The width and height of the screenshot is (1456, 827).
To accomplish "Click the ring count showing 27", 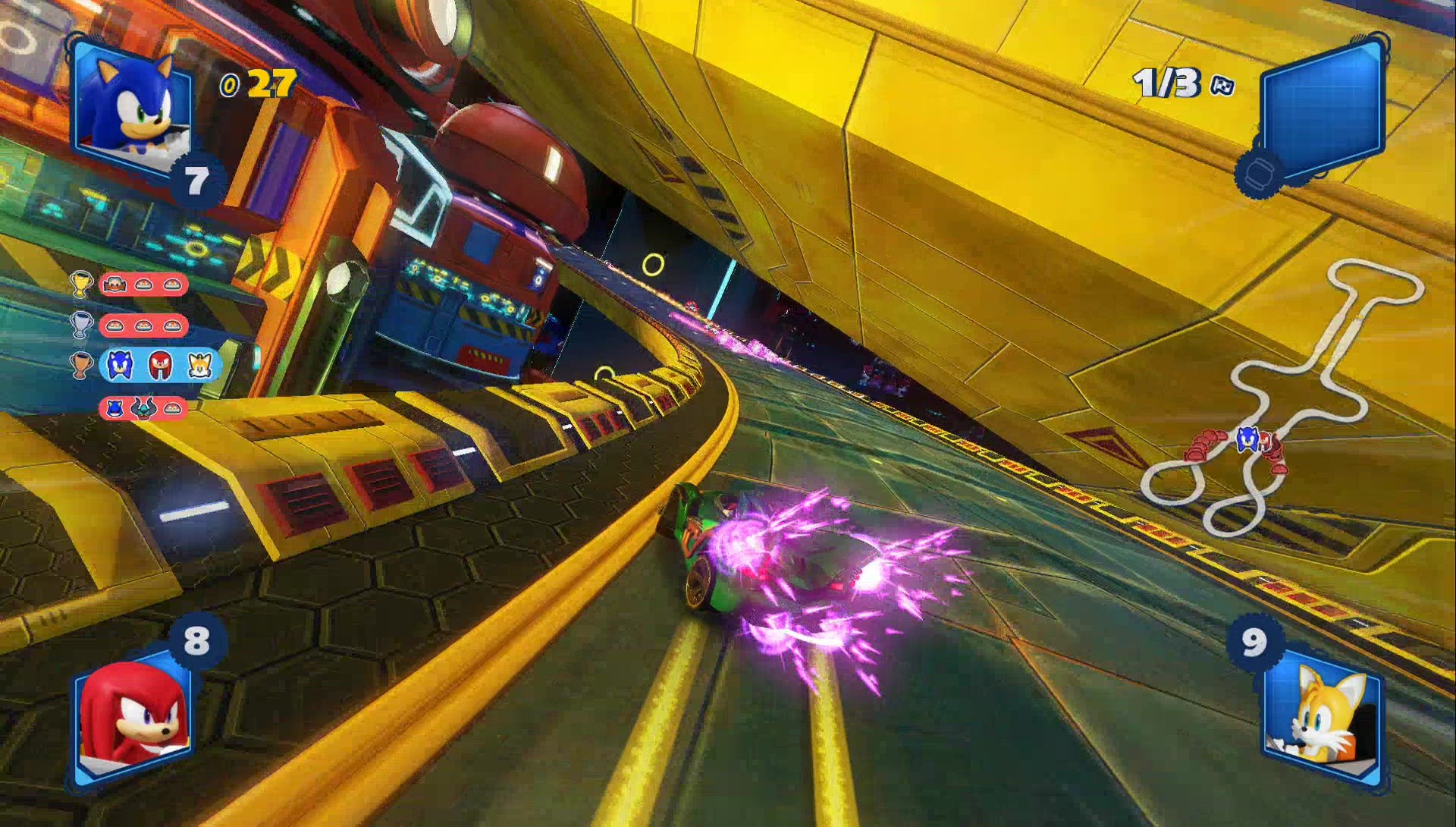I will (269, 83).
